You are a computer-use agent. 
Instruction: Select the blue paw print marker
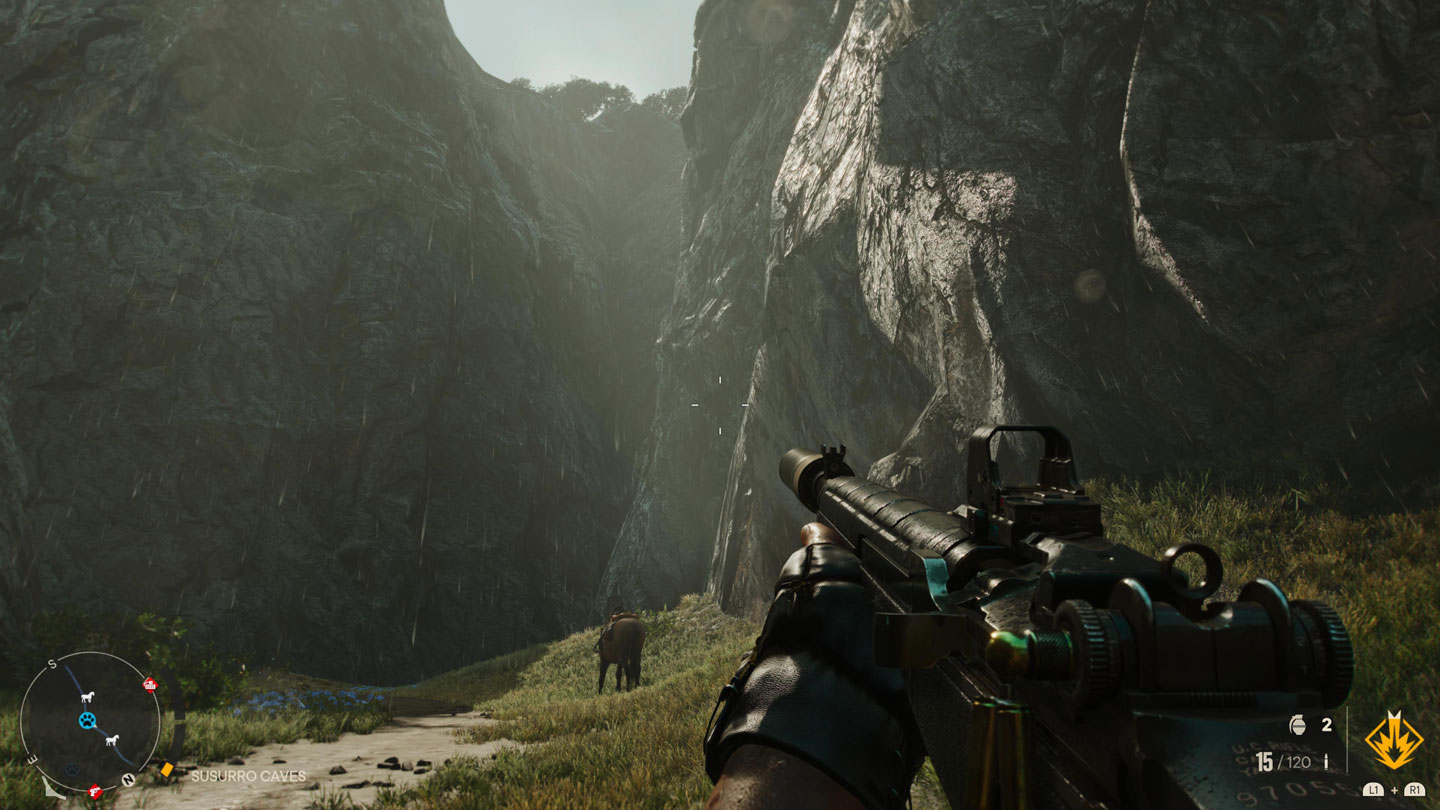88,720
